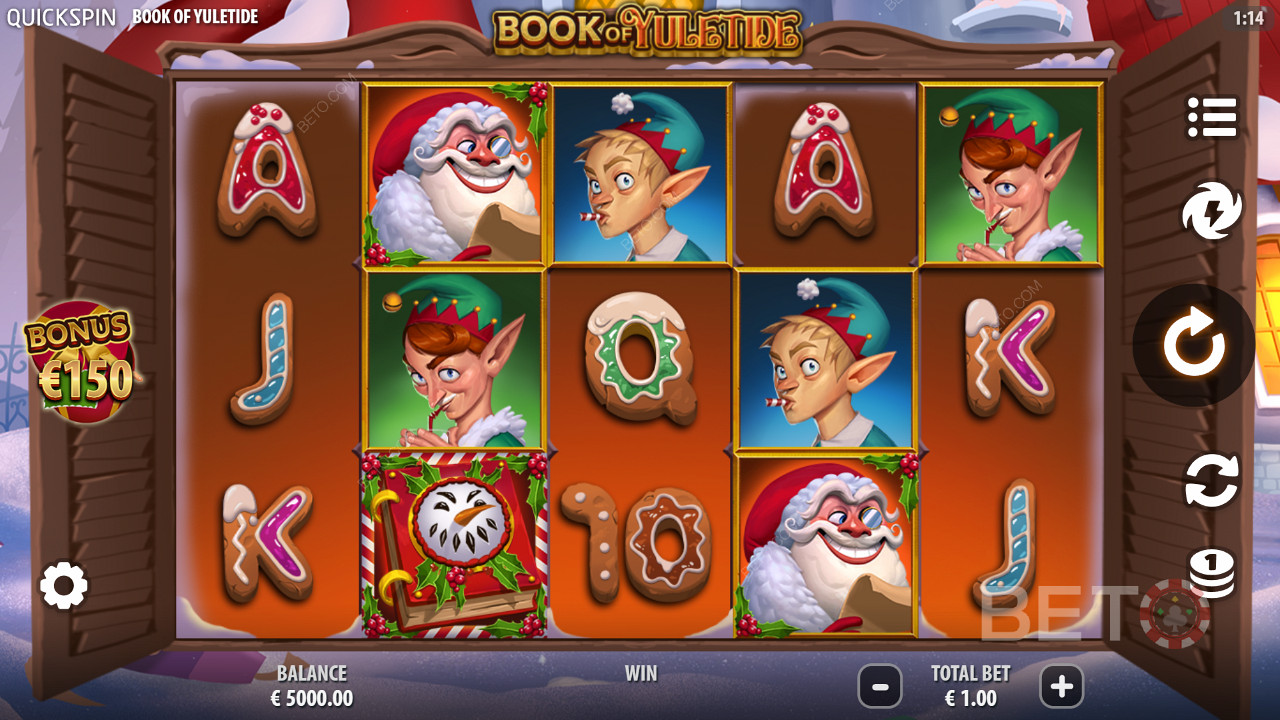Increase total bet with the plus button
Viewport: 1280px width, 720px height.
click(x=1061, y=686)
